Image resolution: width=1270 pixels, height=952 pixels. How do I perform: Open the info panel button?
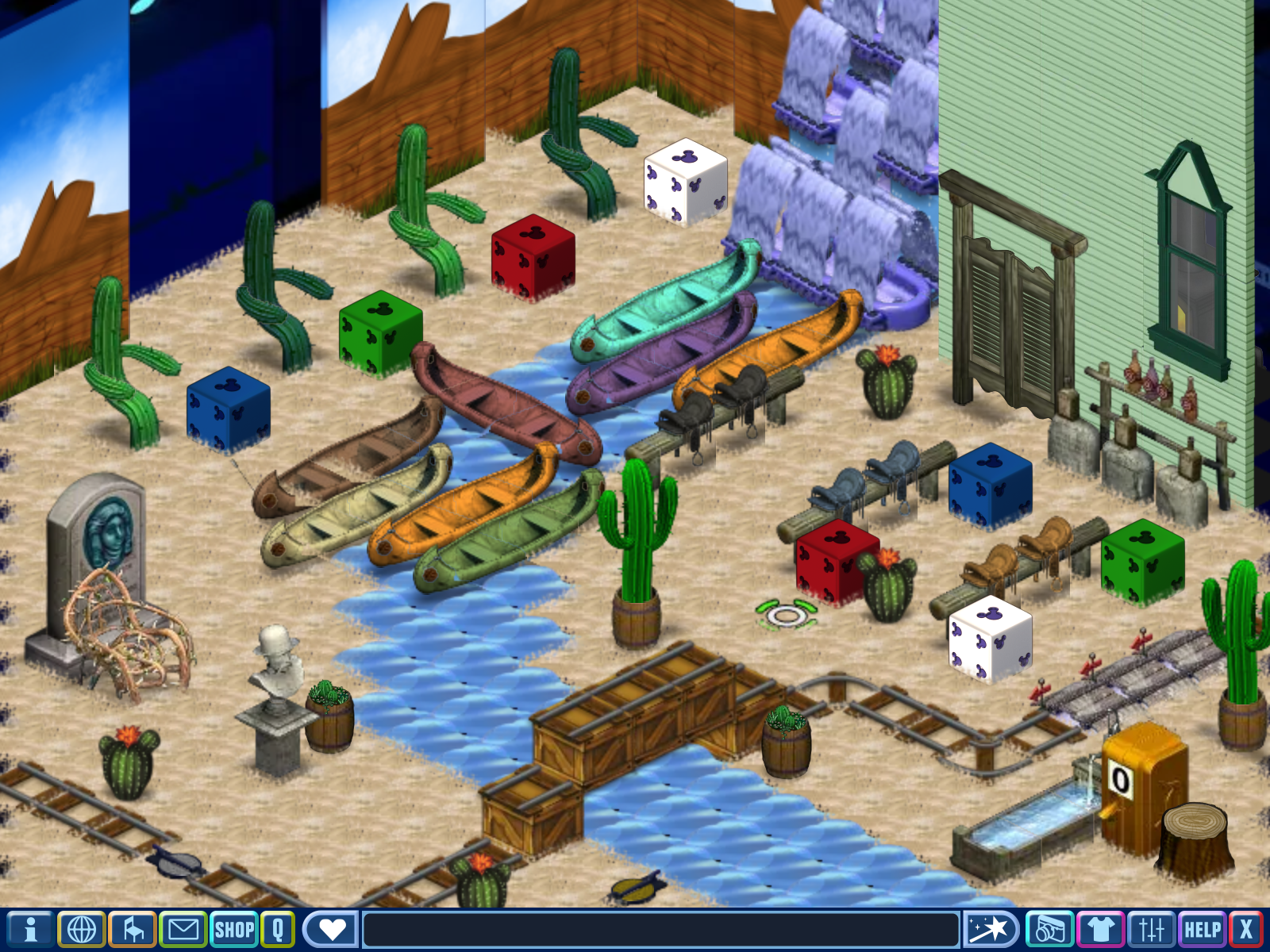pyautogui.click(x=30, y=929)
